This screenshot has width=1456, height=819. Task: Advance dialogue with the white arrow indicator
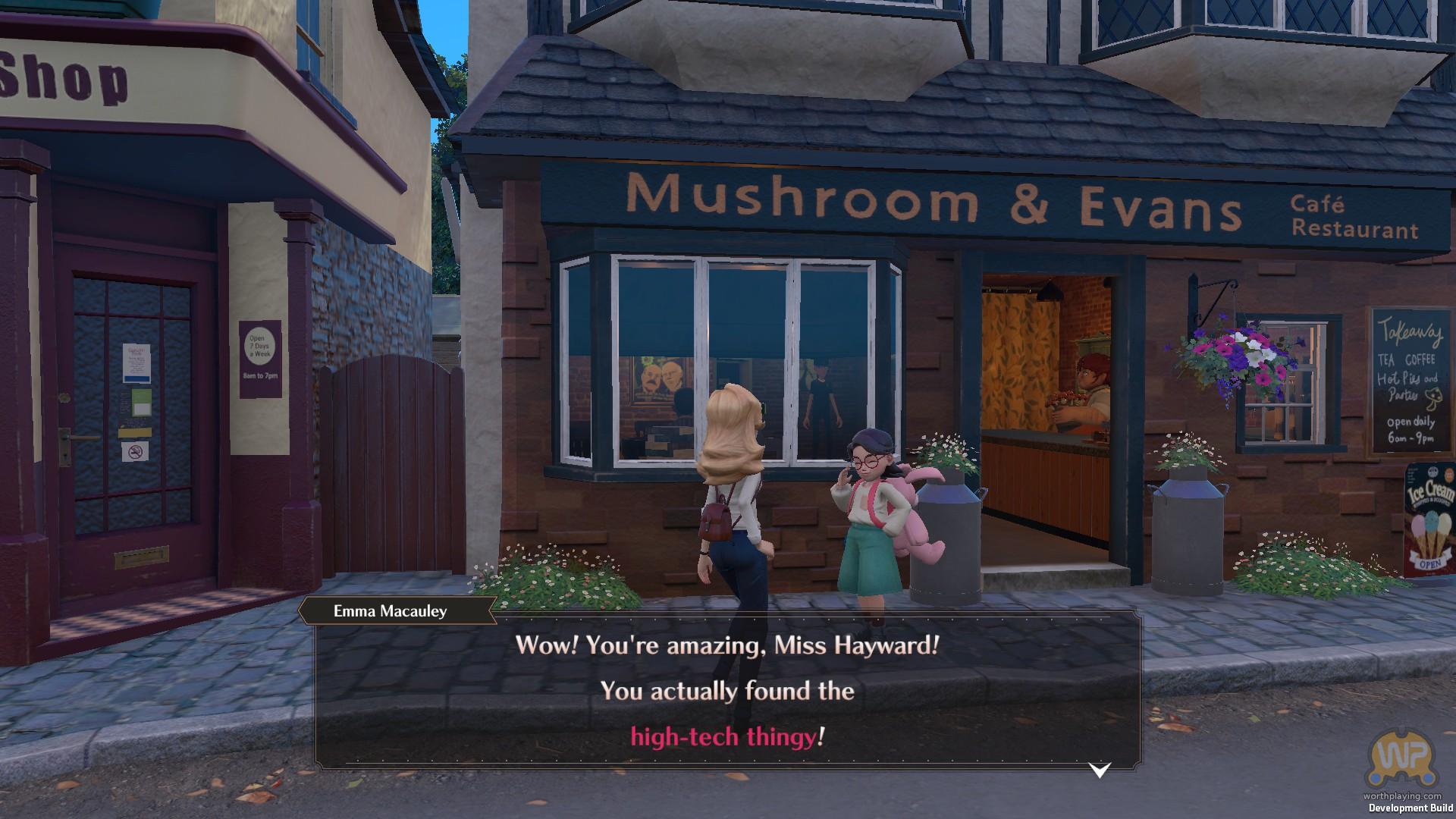point(1099,770)
